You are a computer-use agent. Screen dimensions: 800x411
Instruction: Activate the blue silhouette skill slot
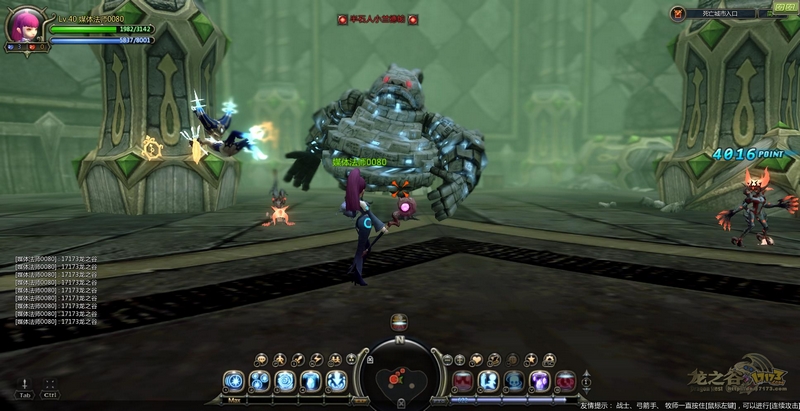(x=488, y=381)
